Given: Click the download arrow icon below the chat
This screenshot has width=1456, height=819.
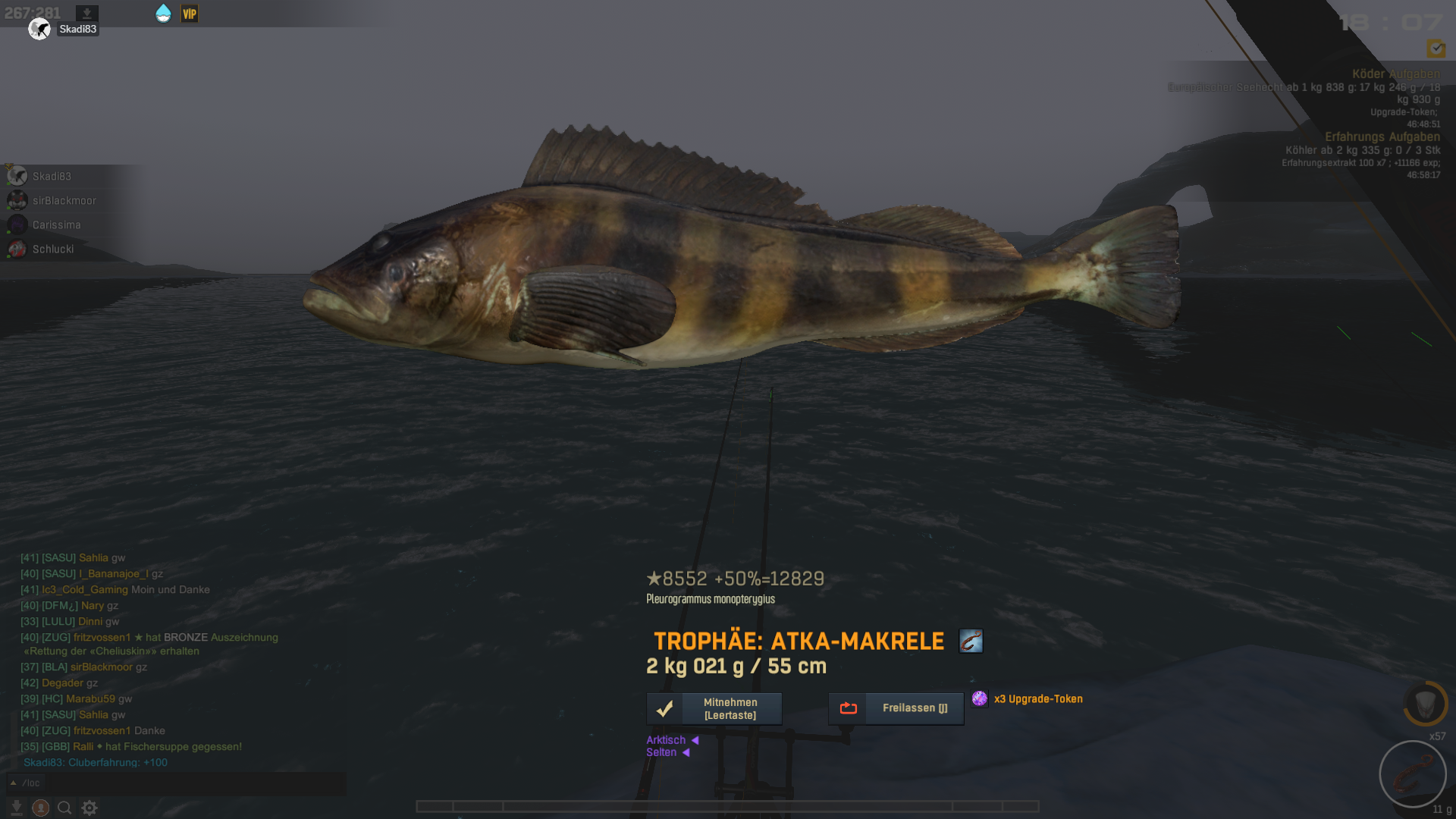Looking at the screenshot, I should pos(16,808).
